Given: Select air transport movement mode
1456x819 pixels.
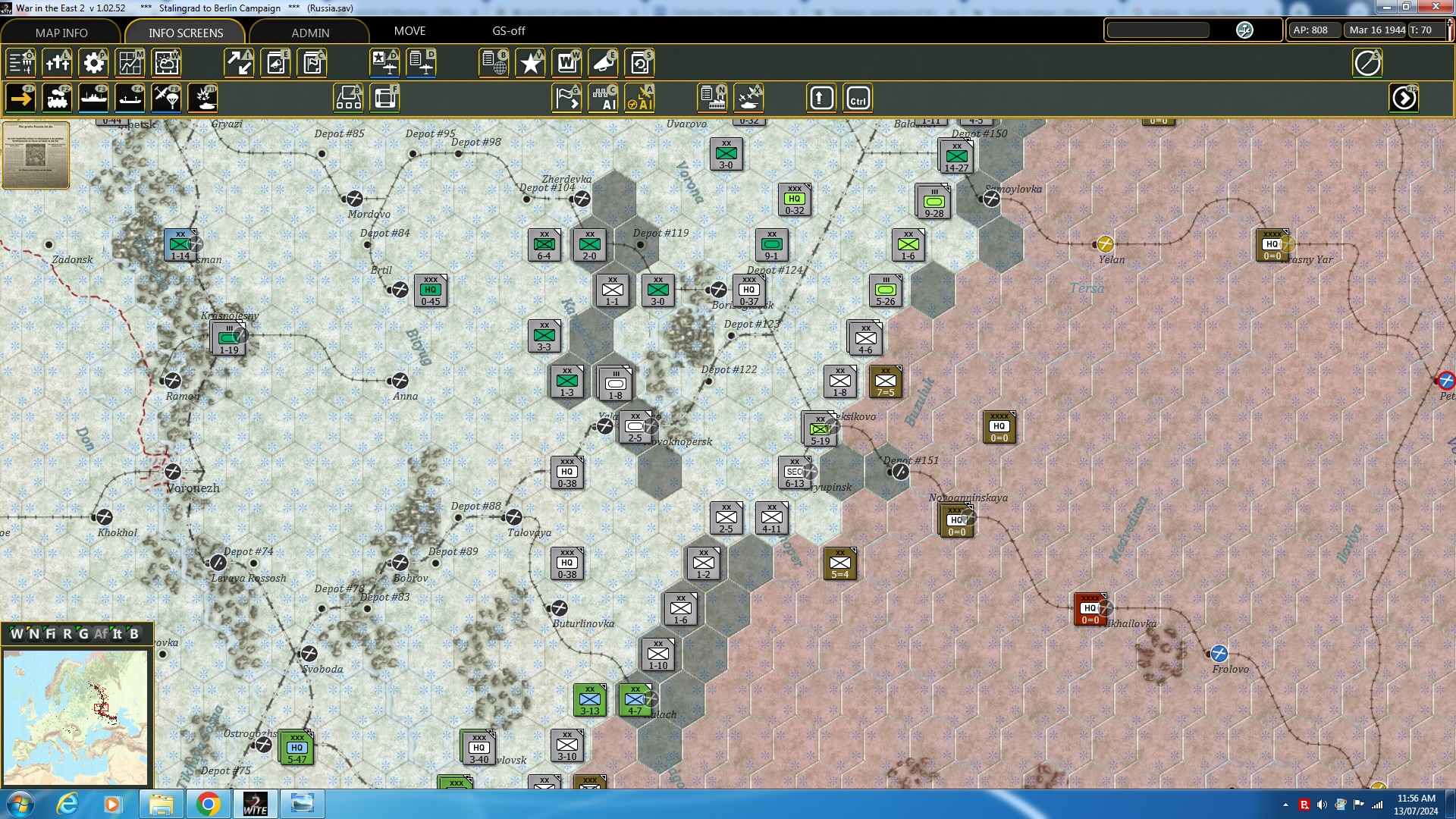Looking at the screenshot, I should 166,98.
